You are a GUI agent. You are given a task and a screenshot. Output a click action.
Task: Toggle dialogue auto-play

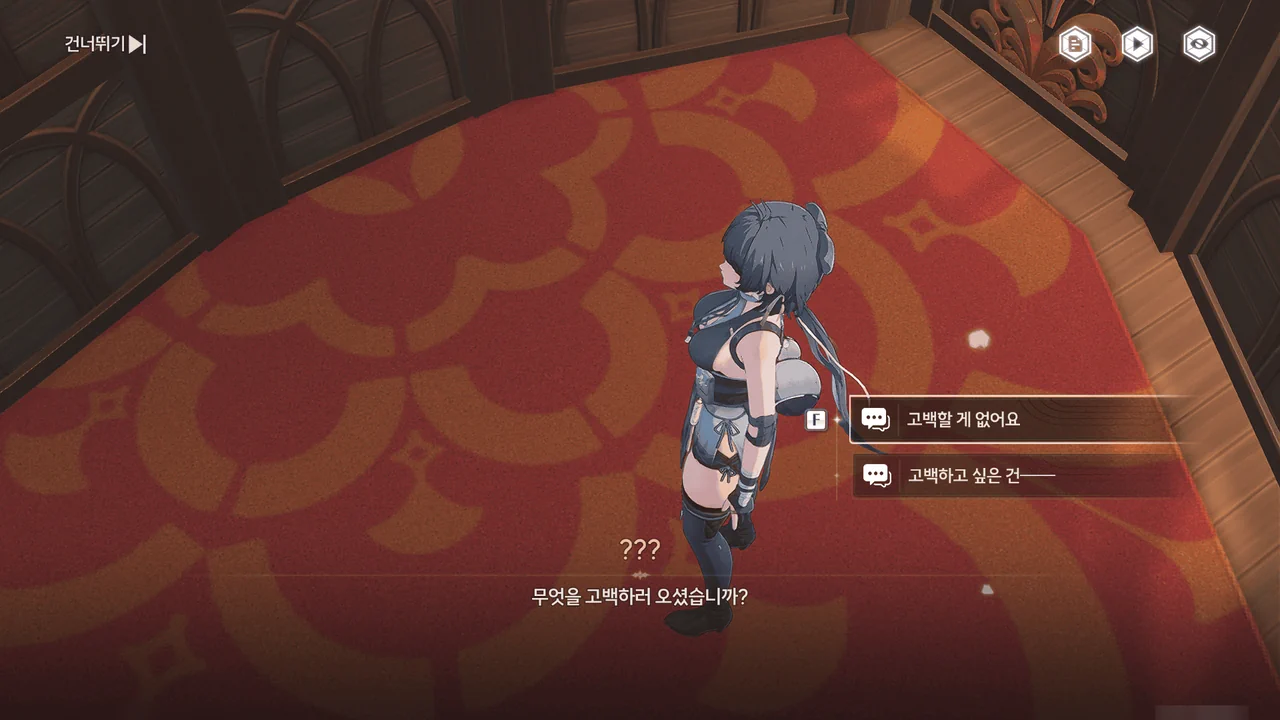(1137, 44)
